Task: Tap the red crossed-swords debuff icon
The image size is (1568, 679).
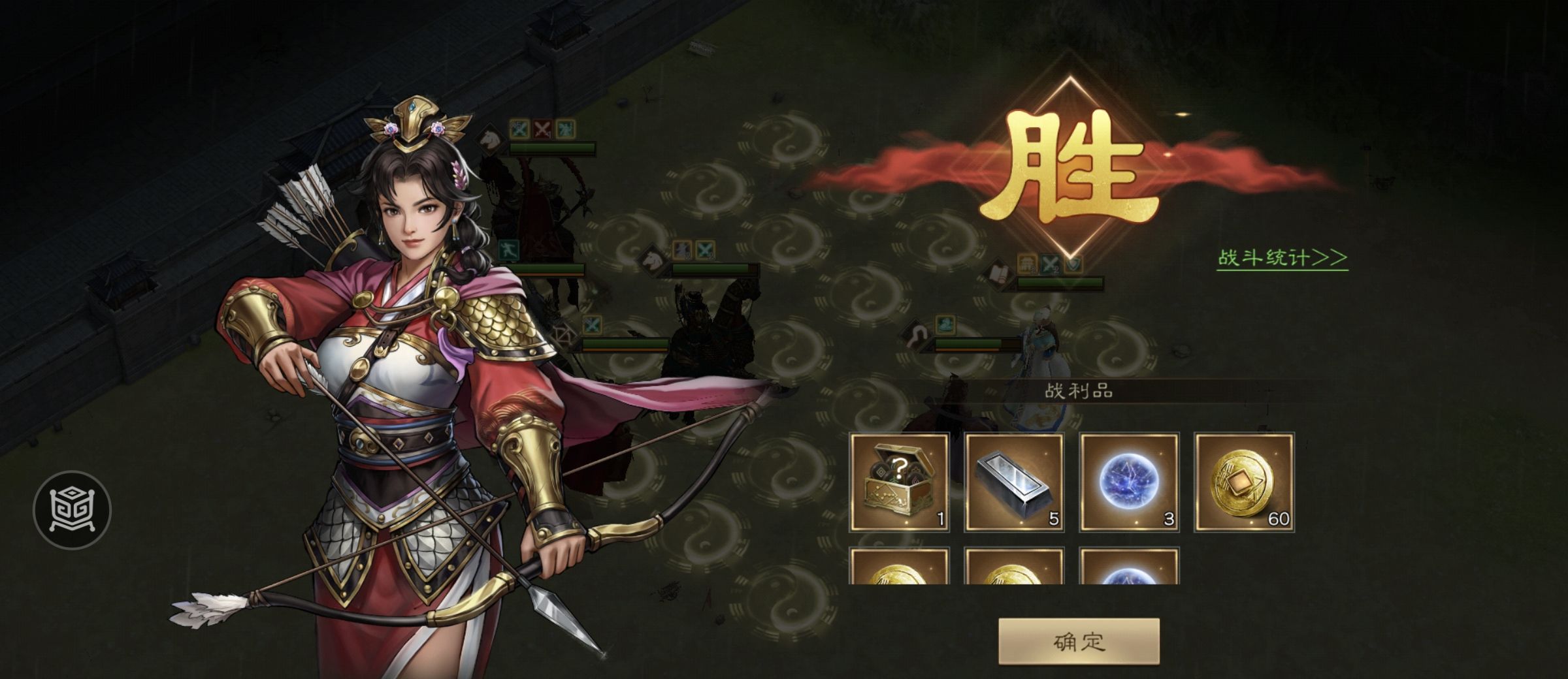Action: pos(542,129)
